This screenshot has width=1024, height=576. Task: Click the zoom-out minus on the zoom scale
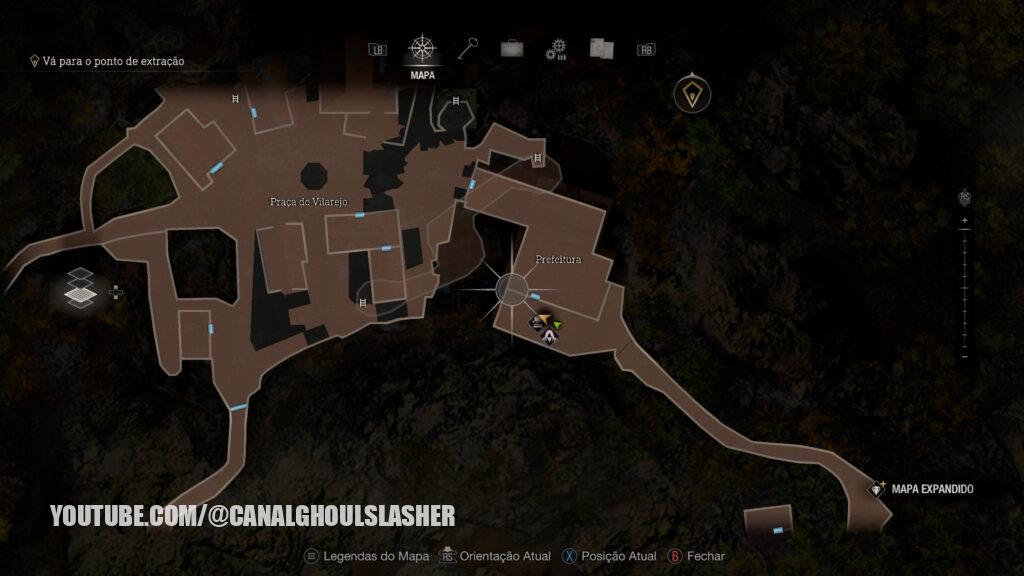pyautogui.click(x=964, y=356)
